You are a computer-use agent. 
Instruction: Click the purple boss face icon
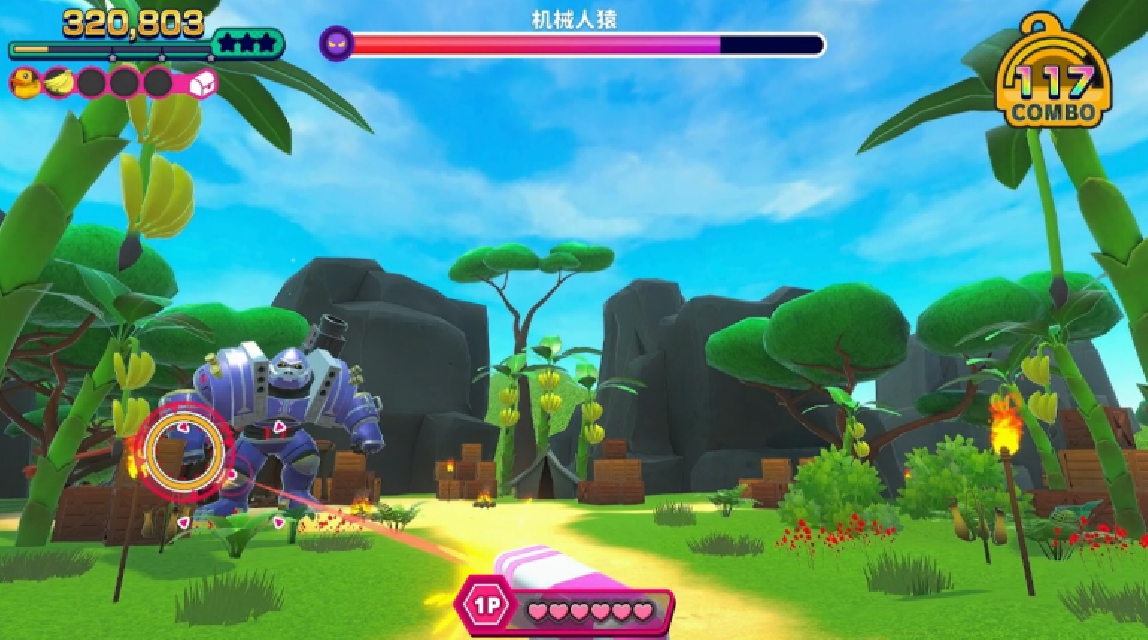click(336, 44)
